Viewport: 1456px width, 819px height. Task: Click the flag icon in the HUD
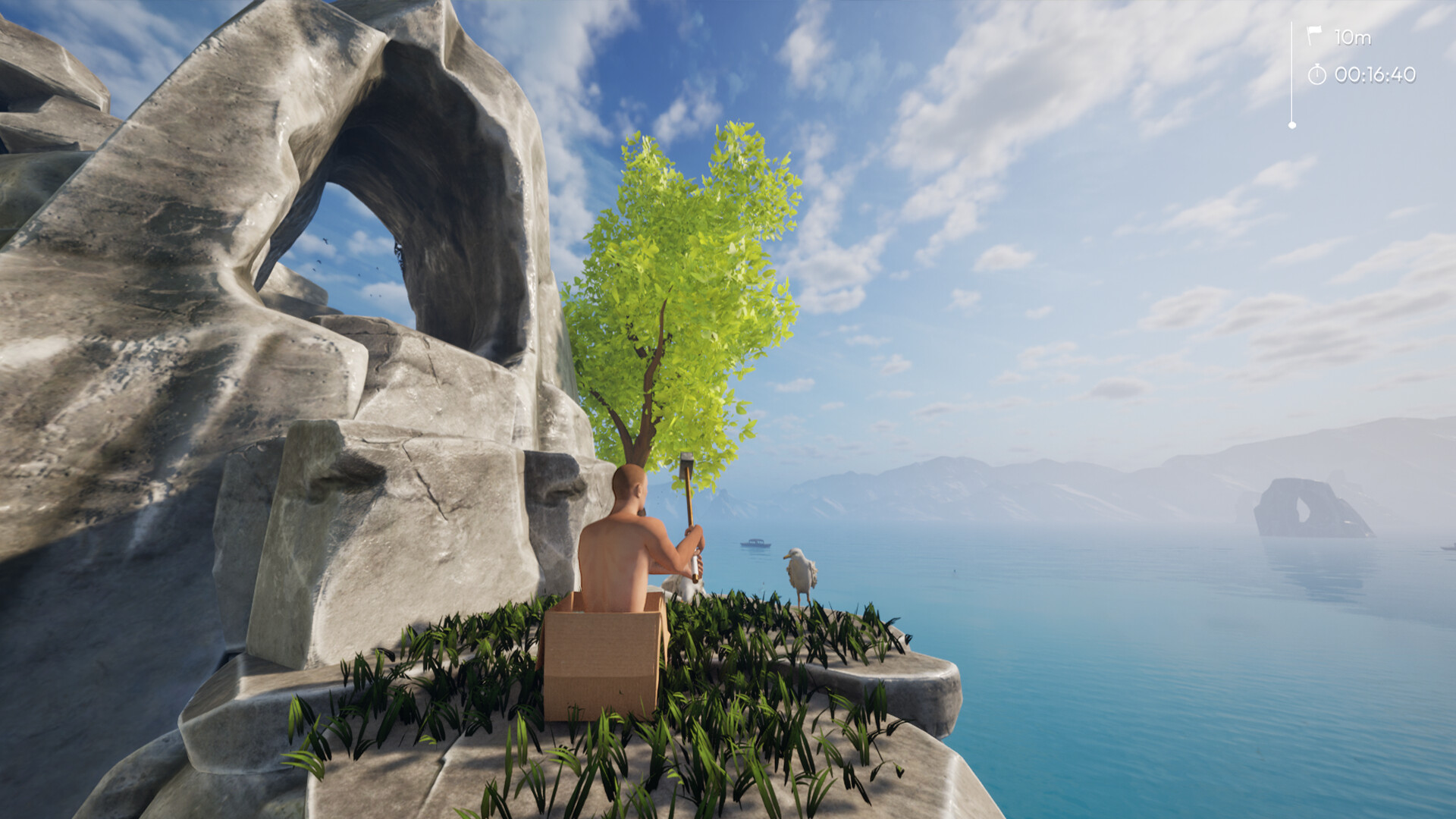[1314, 33]
